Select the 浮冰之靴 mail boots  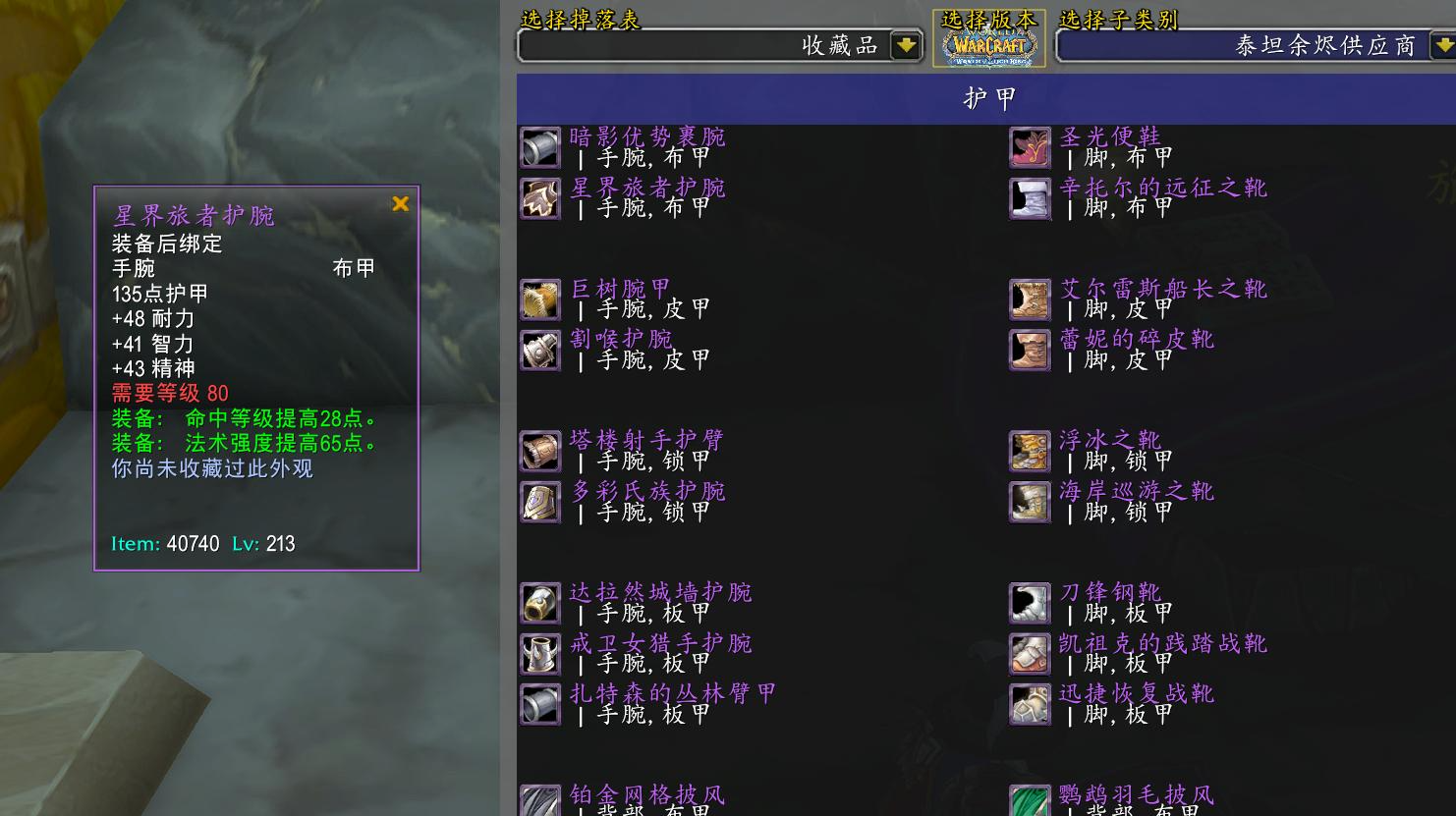coord(1110,441)
